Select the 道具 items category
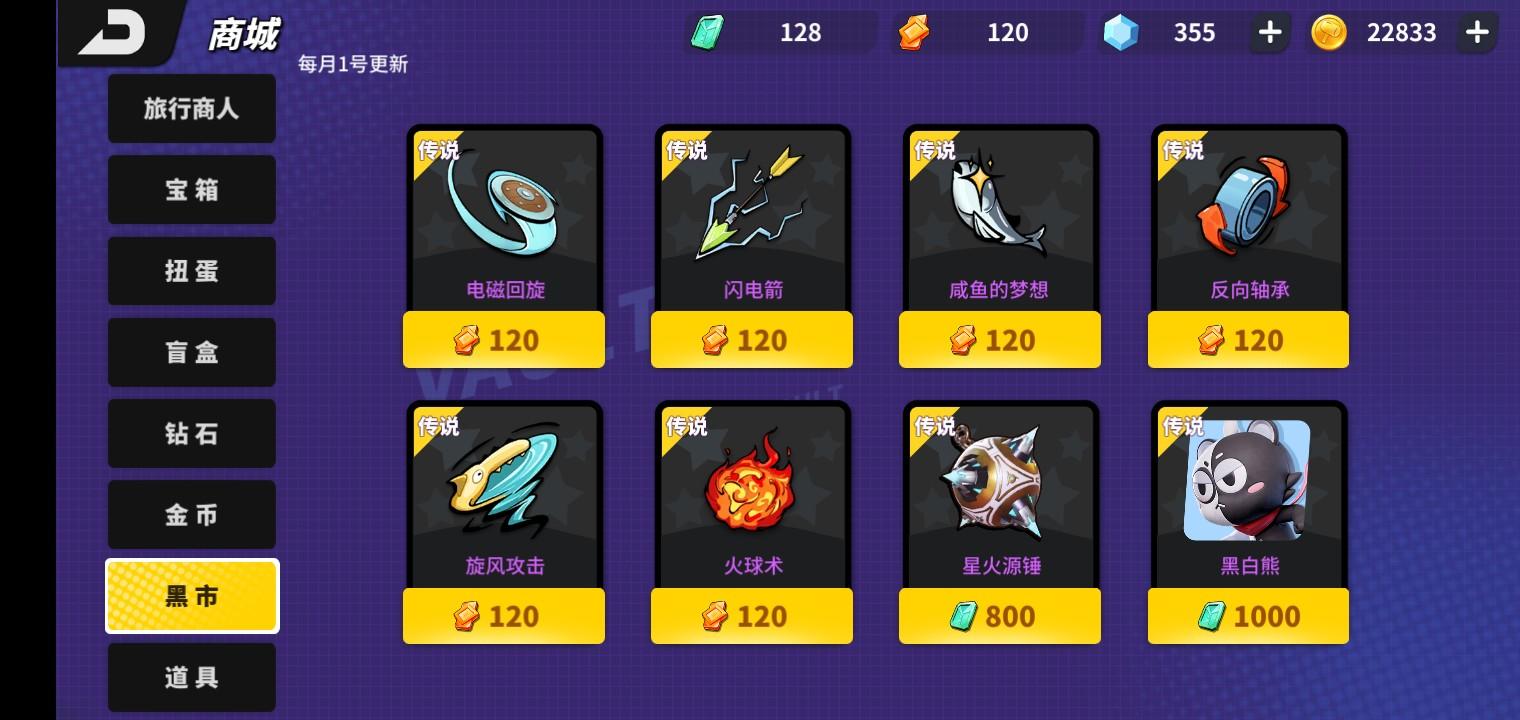This screenshot has height=720, width=1520. pyautogui.click(x=191, y=677)
